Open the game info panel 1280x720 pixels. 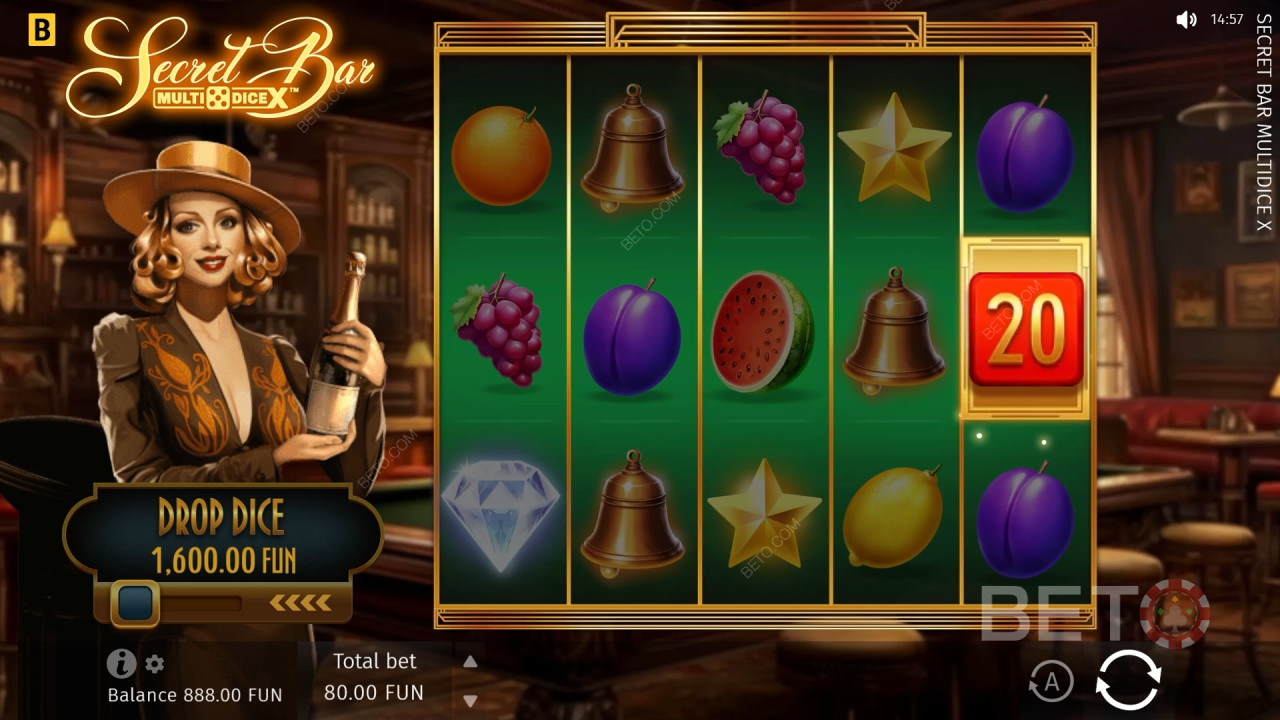point(121,663)
